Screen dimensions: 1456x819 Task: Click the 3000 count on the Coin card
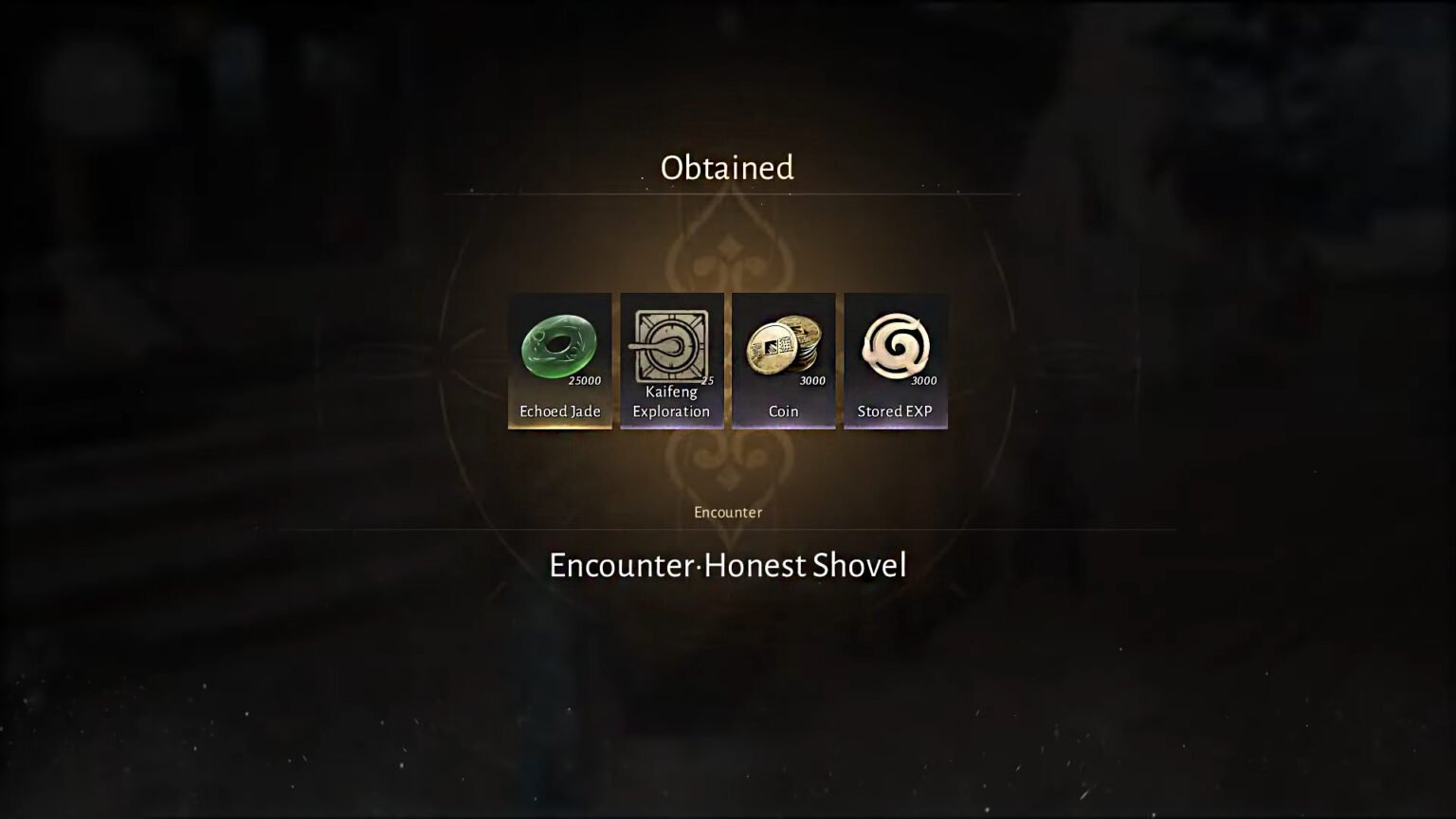coord(812,381)
